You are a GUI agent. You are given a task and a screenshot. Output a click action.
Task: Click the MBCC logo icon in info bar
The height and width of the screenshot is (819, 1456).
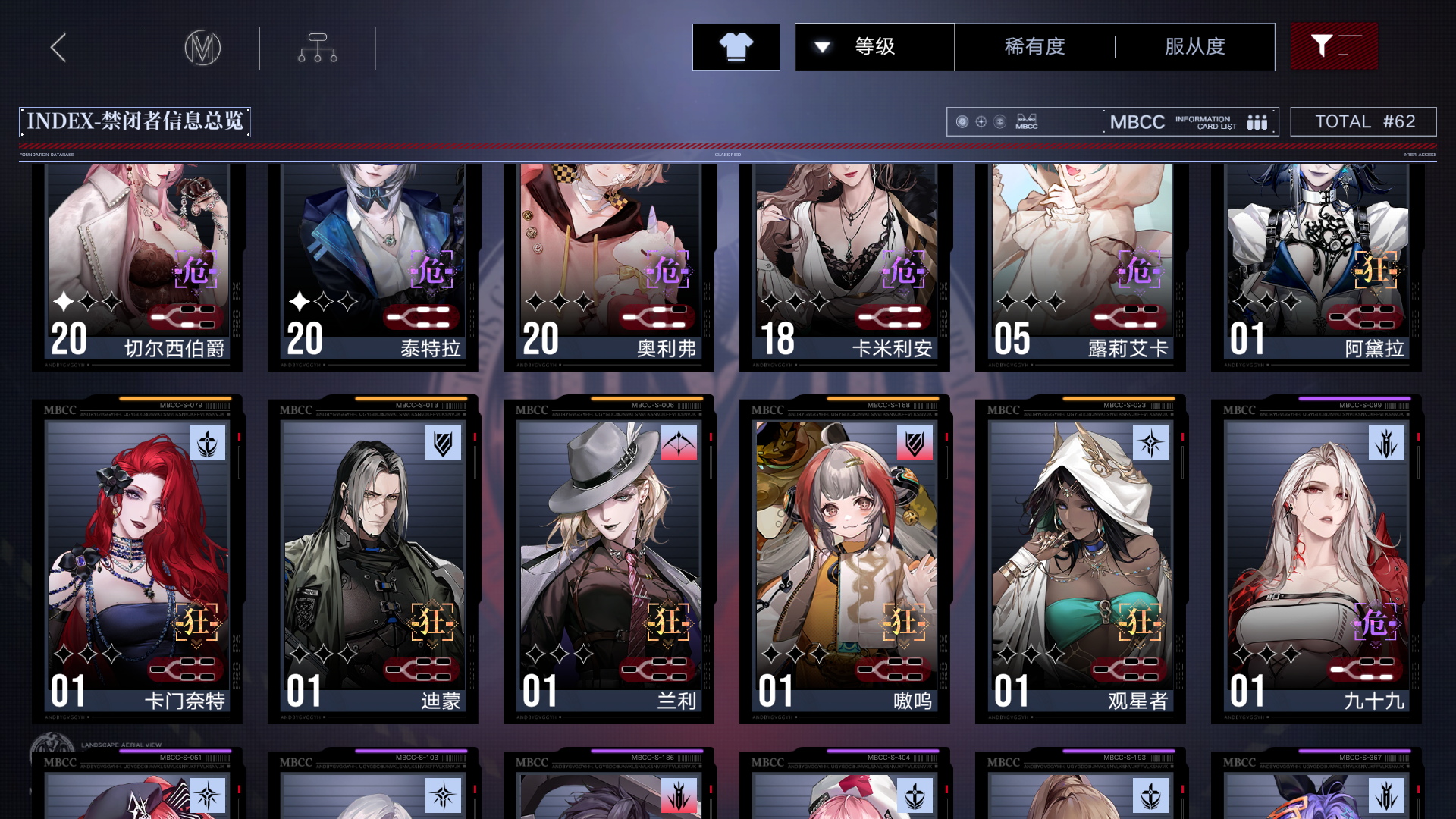pyautogui.click(x=1026, y=121)
